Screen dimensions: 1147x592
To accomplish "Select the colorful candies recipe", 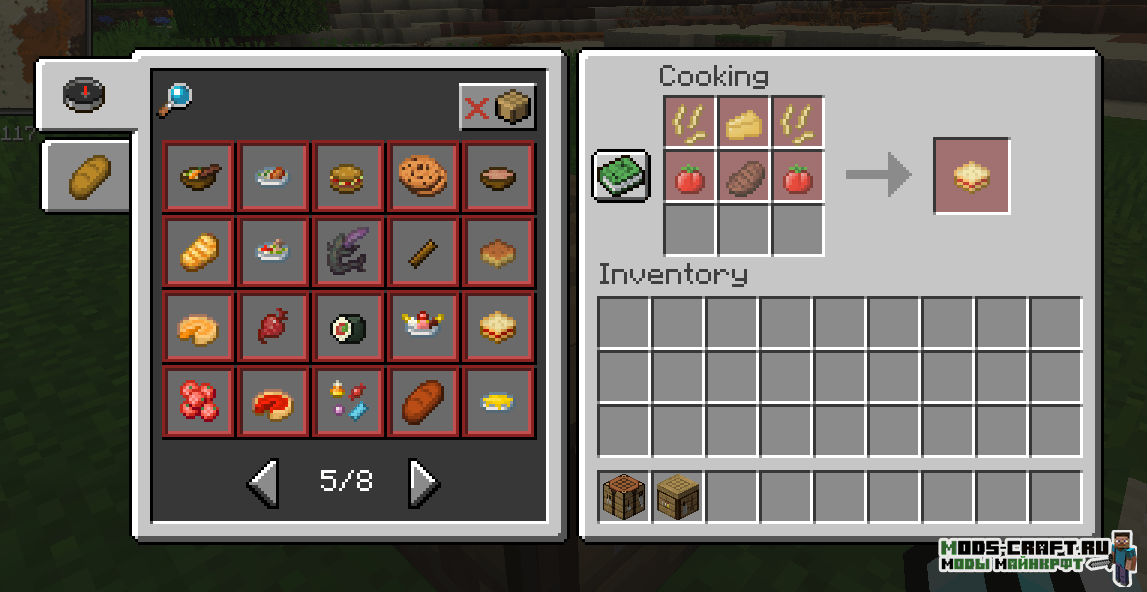I will (348, 402).
